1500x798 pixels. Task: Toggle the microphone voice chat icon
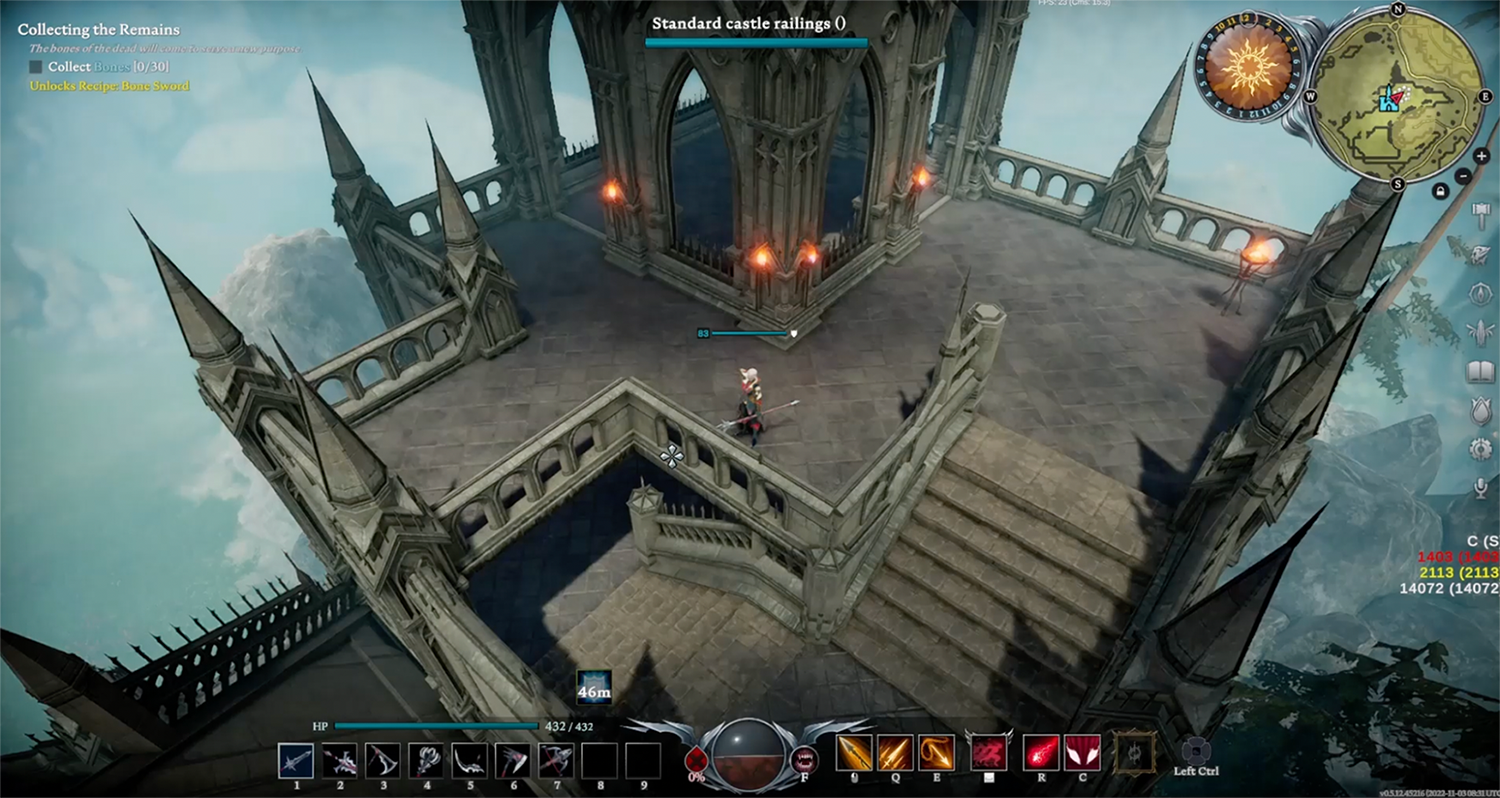click(1481, 487)
